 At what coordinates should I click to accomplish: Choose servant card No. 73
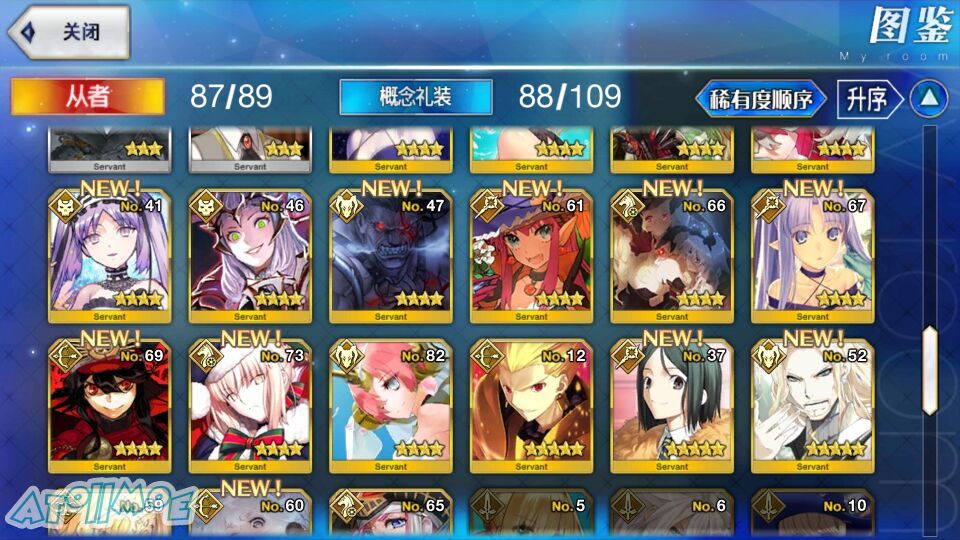click(x=250, y=407)
